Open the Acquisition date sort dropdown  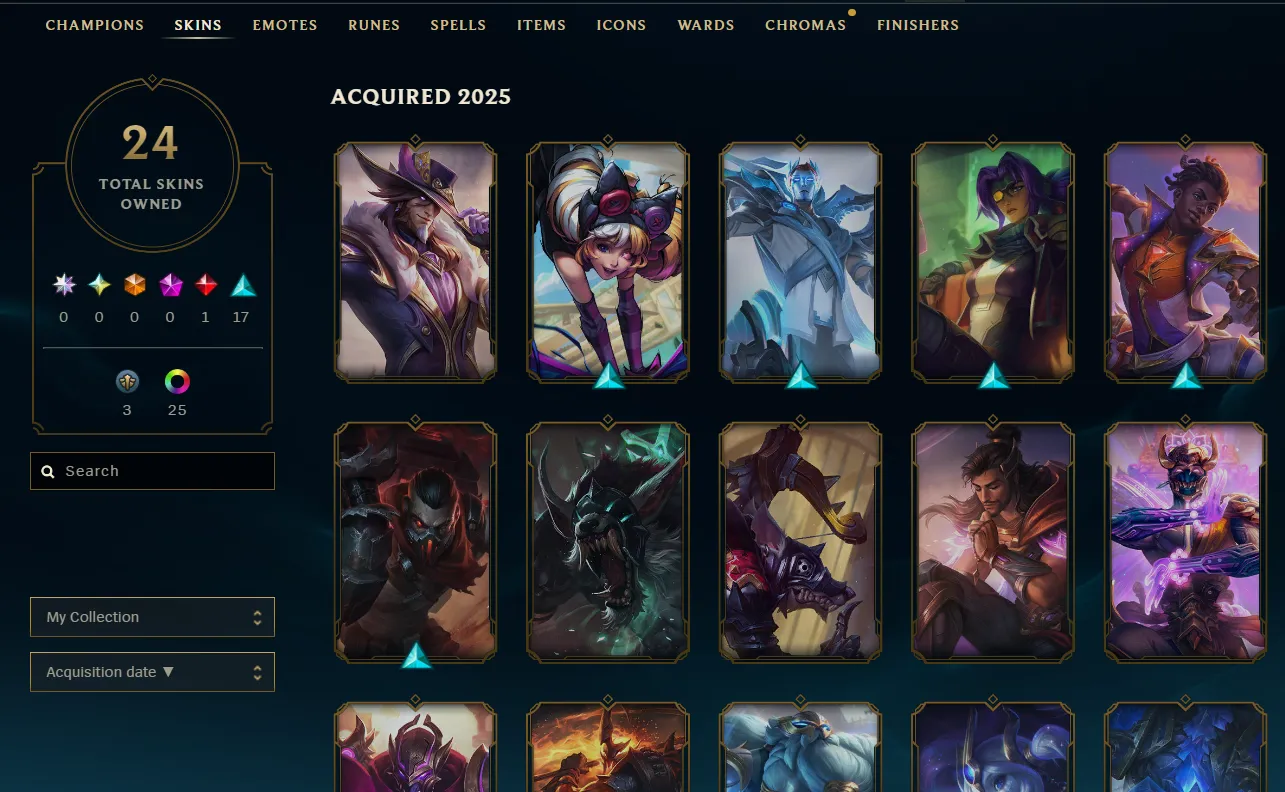click(x=152, y=672)
